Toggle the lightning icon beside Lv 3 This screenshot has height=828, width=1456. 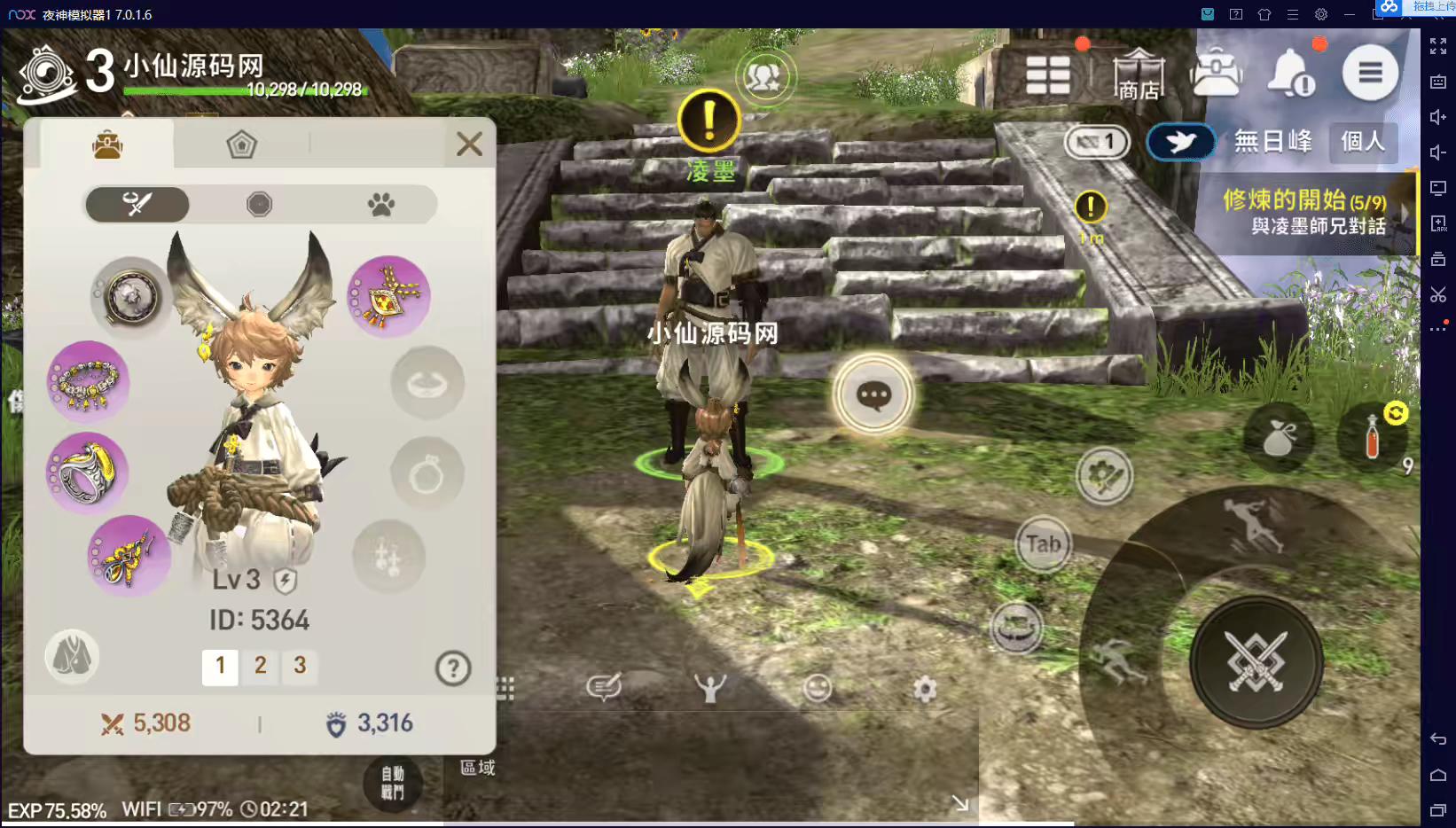(x=285, y=582)
